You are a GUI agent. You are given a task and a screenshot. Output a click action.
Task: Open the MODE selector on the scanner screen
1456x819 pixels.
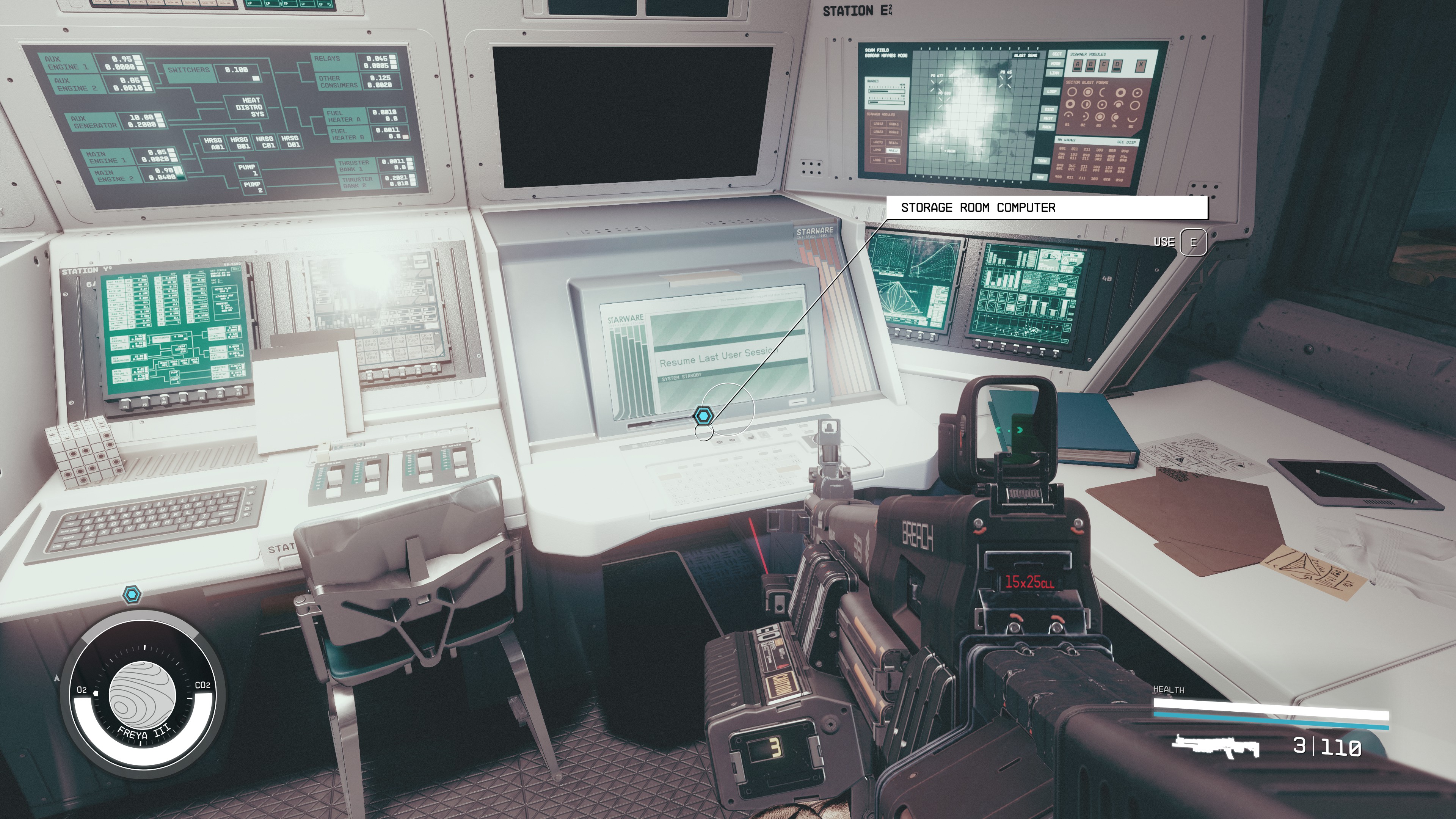pyautogui.click(x=1055, y=64)
